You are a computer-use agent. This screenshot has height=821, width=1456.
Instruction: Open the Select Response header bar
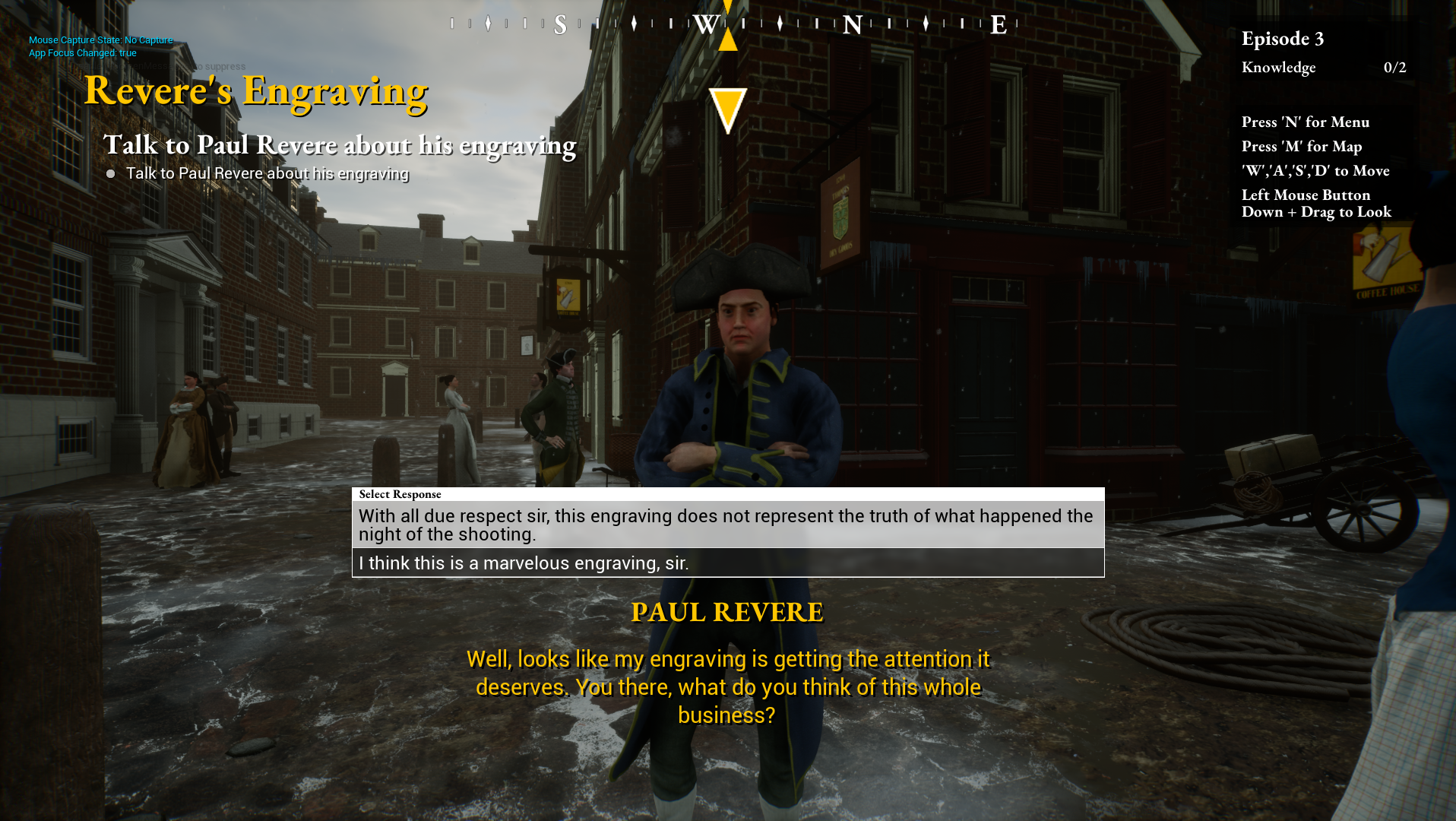tap(399, 494)
